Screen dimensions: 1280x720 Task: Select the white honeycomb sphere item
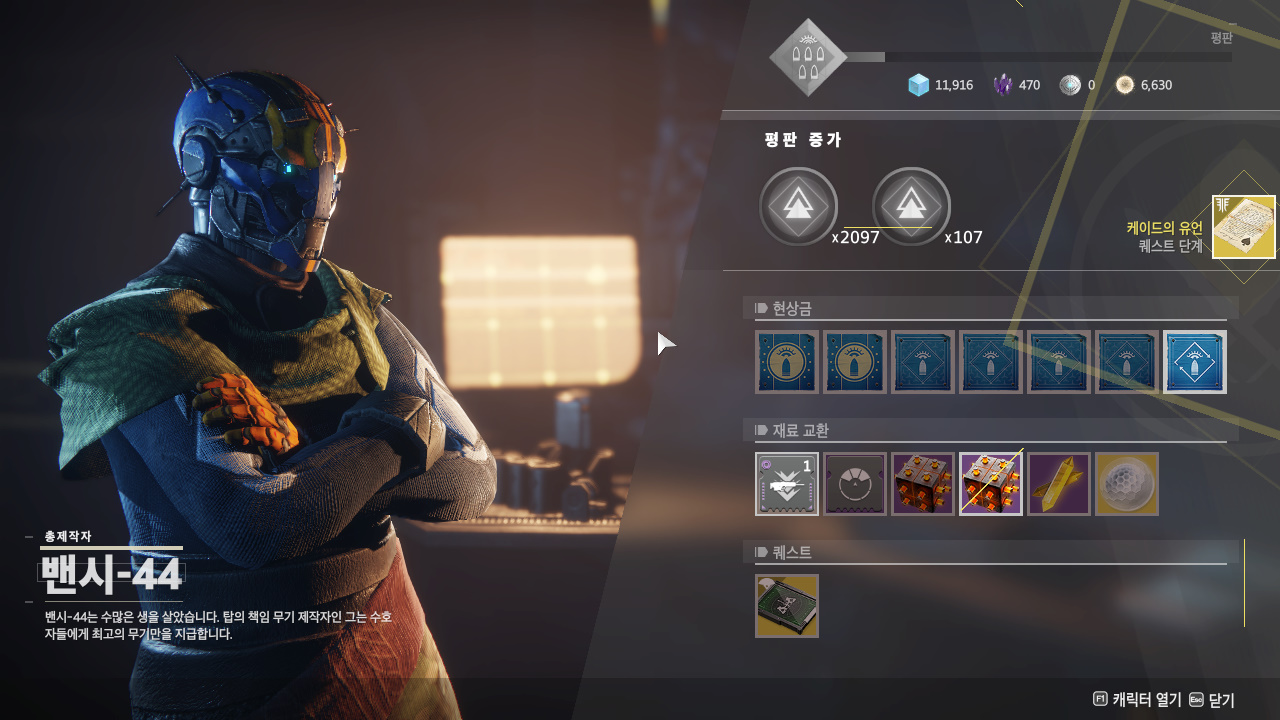(1127, 484)
